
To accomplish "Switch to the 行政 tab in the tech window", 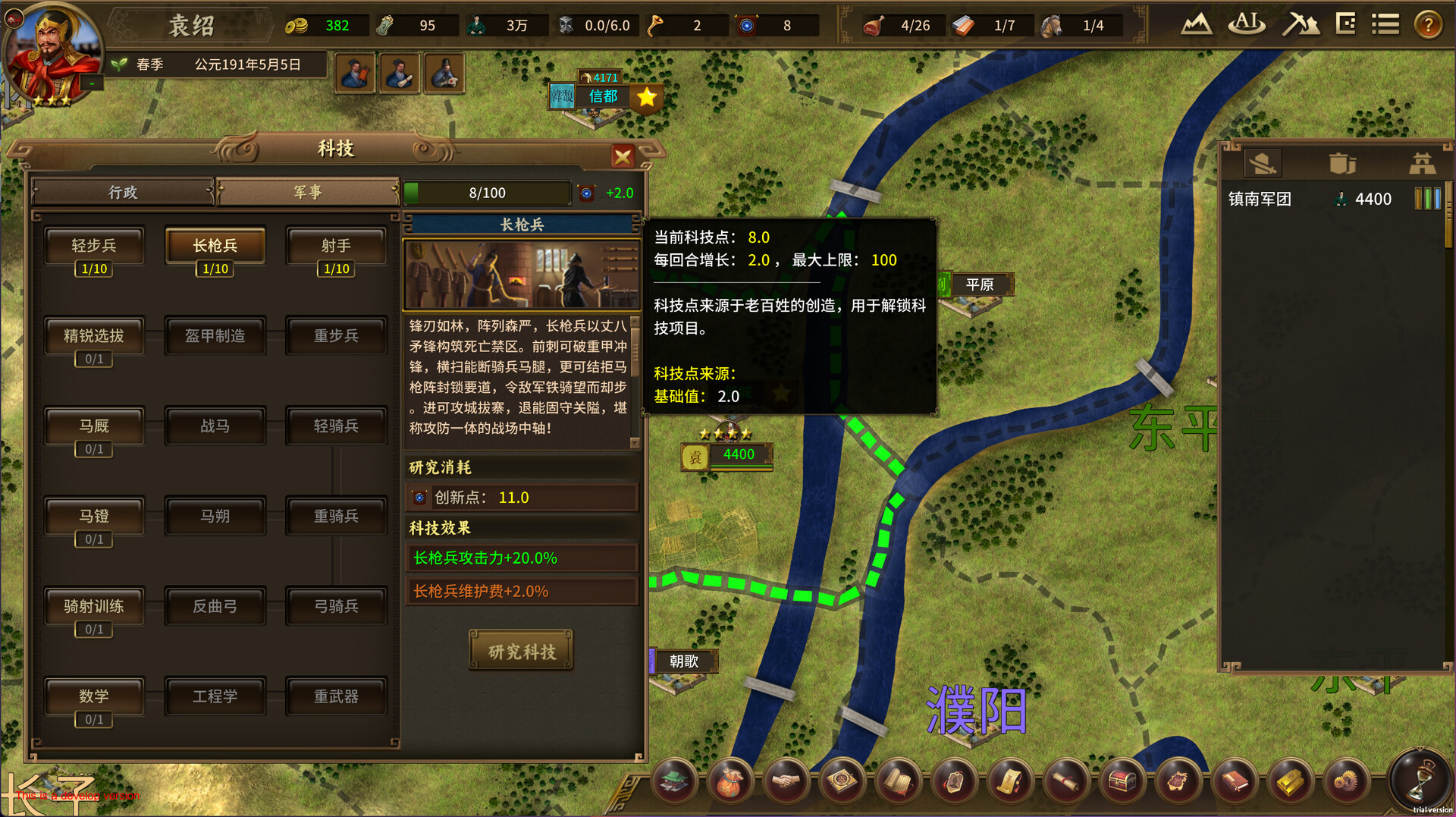I will [124, 193].
